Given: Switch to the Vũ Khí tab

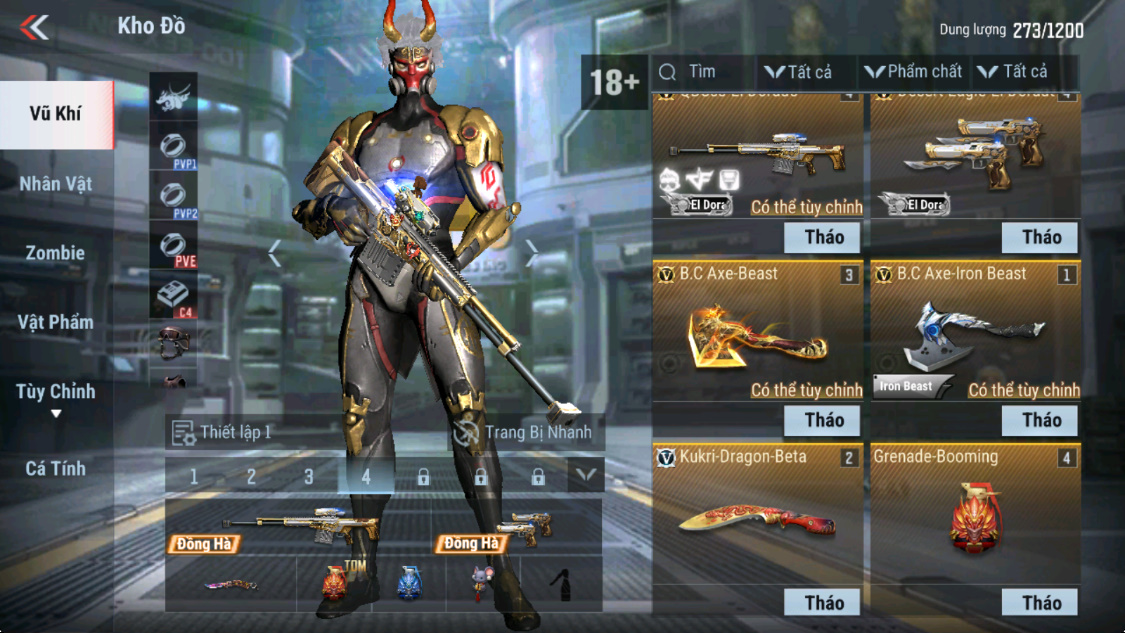Looking at the screenshot, I should pos(56,113).
